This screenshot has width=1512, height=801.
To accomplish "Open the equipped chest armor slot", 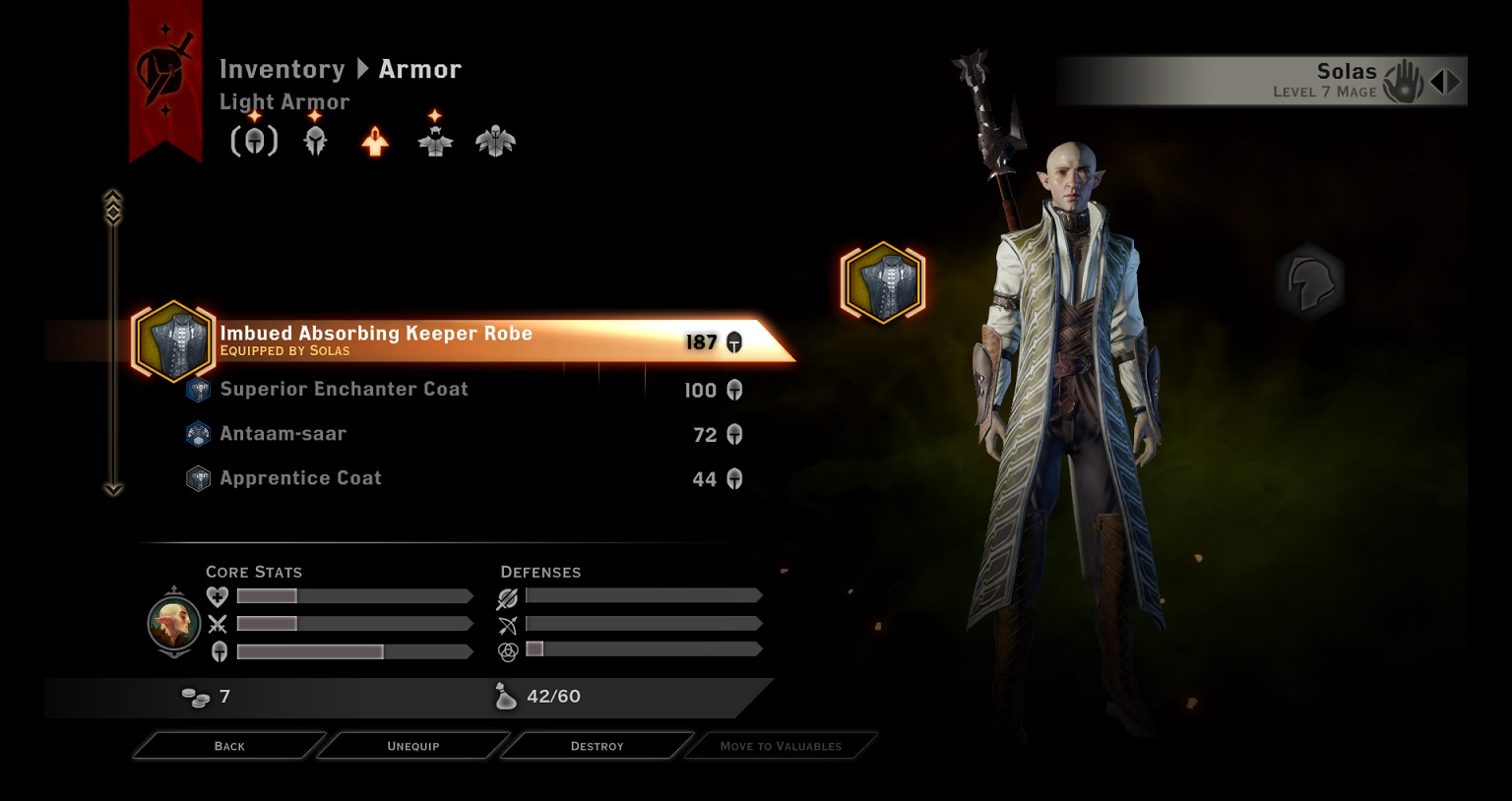I will [x=883, y=282].
